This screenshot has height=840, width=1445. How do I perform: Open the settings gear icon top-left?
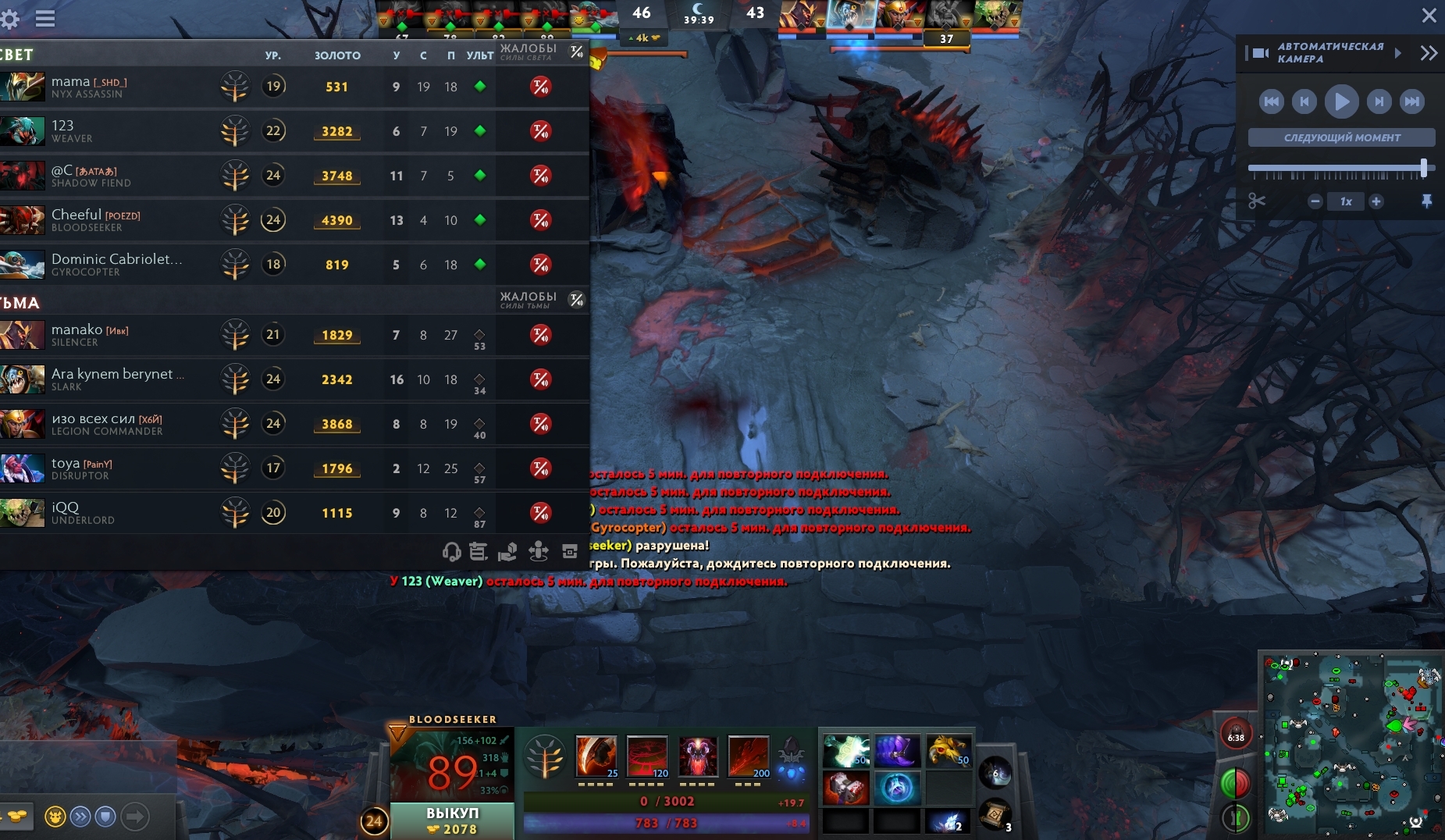[11, 19]
